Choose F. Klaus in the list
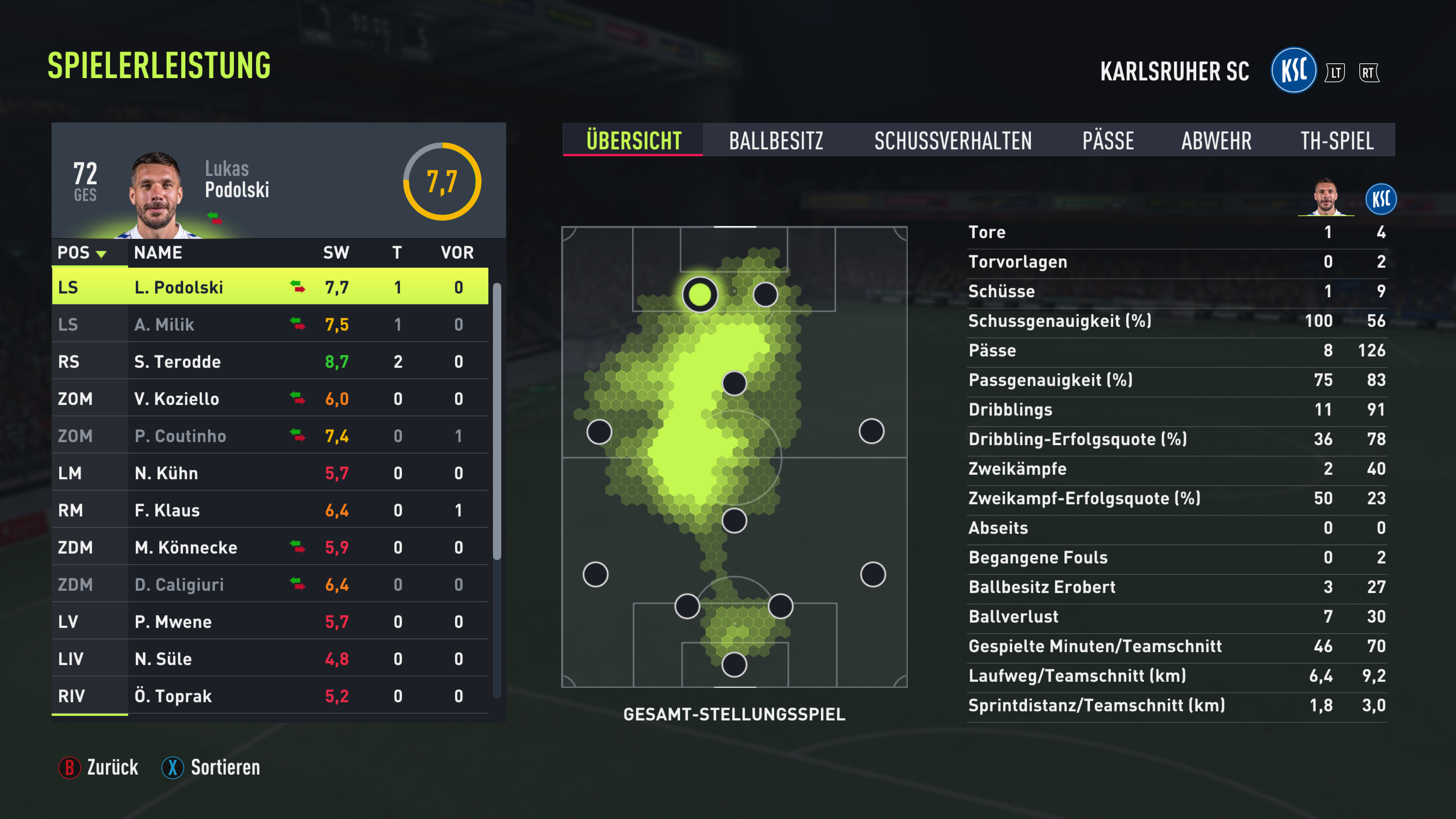Screen dimensions: 1456x819 pos(270,510)
